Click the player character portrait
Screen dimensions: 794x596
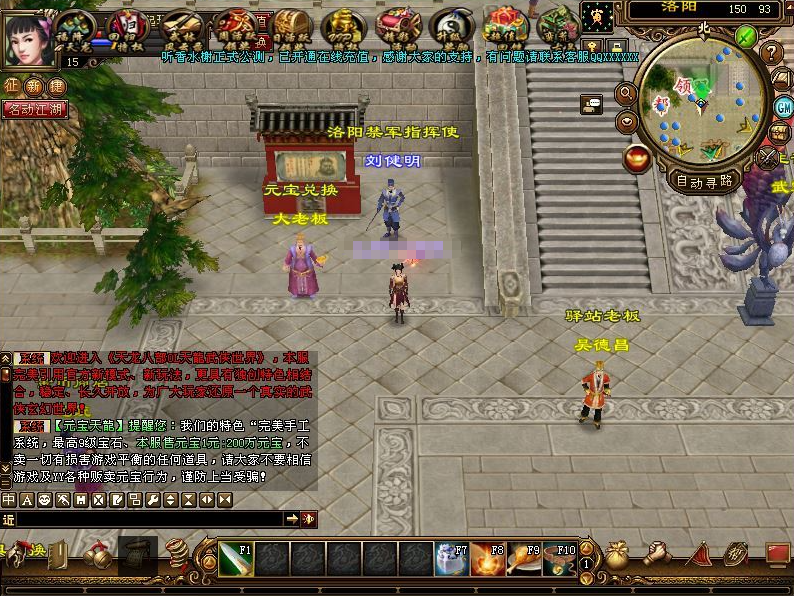(x=29, y=33)
